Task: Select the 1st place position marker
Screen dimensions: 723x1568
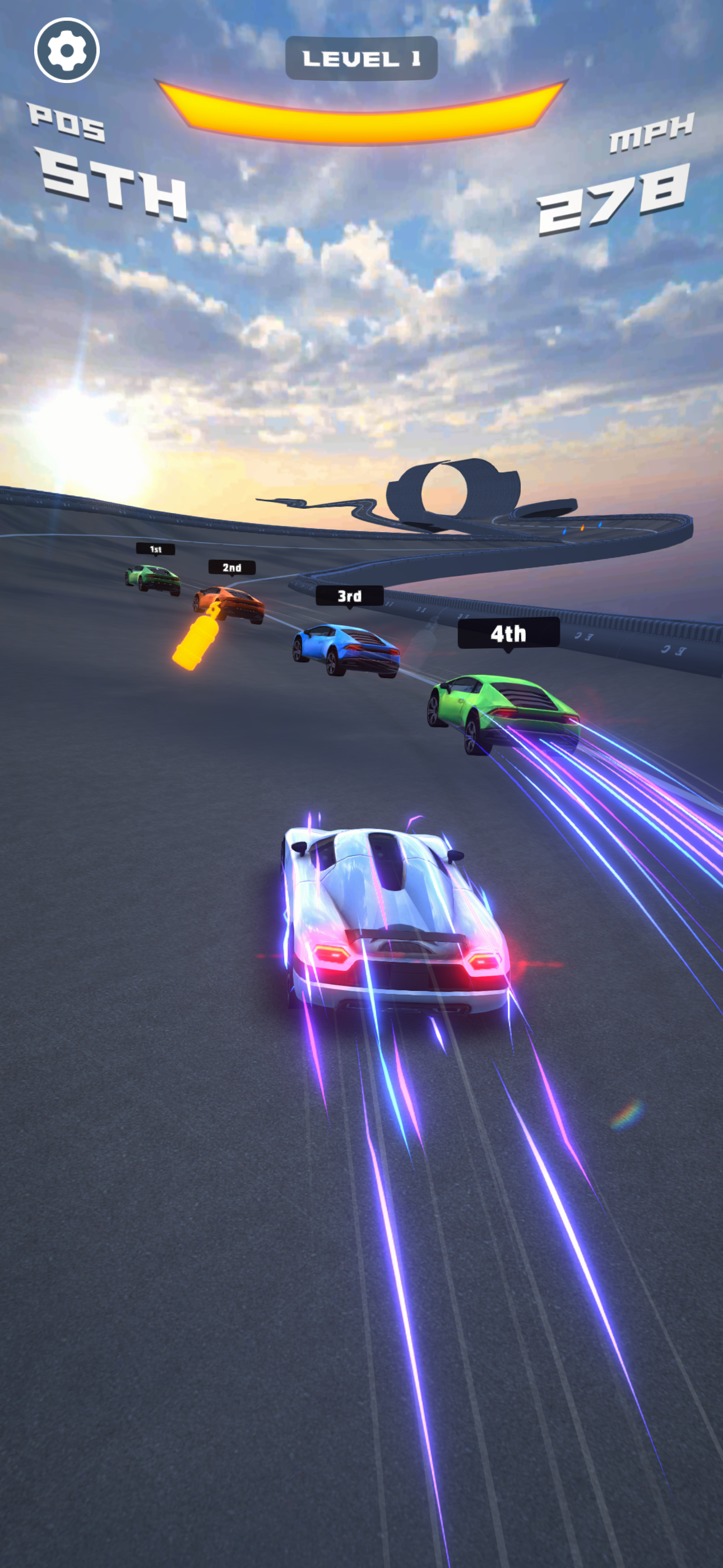Action: tap(156, 549)
